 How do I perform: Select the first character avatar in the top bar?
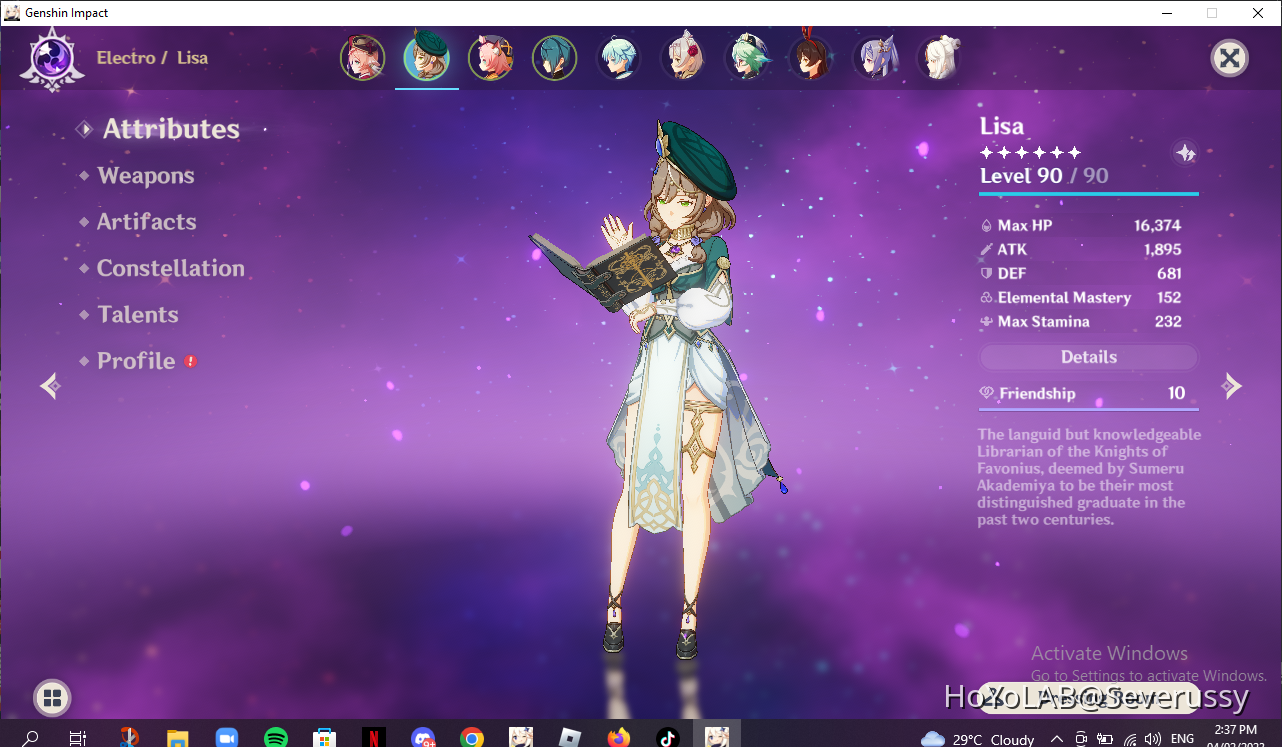coord(362,57)
